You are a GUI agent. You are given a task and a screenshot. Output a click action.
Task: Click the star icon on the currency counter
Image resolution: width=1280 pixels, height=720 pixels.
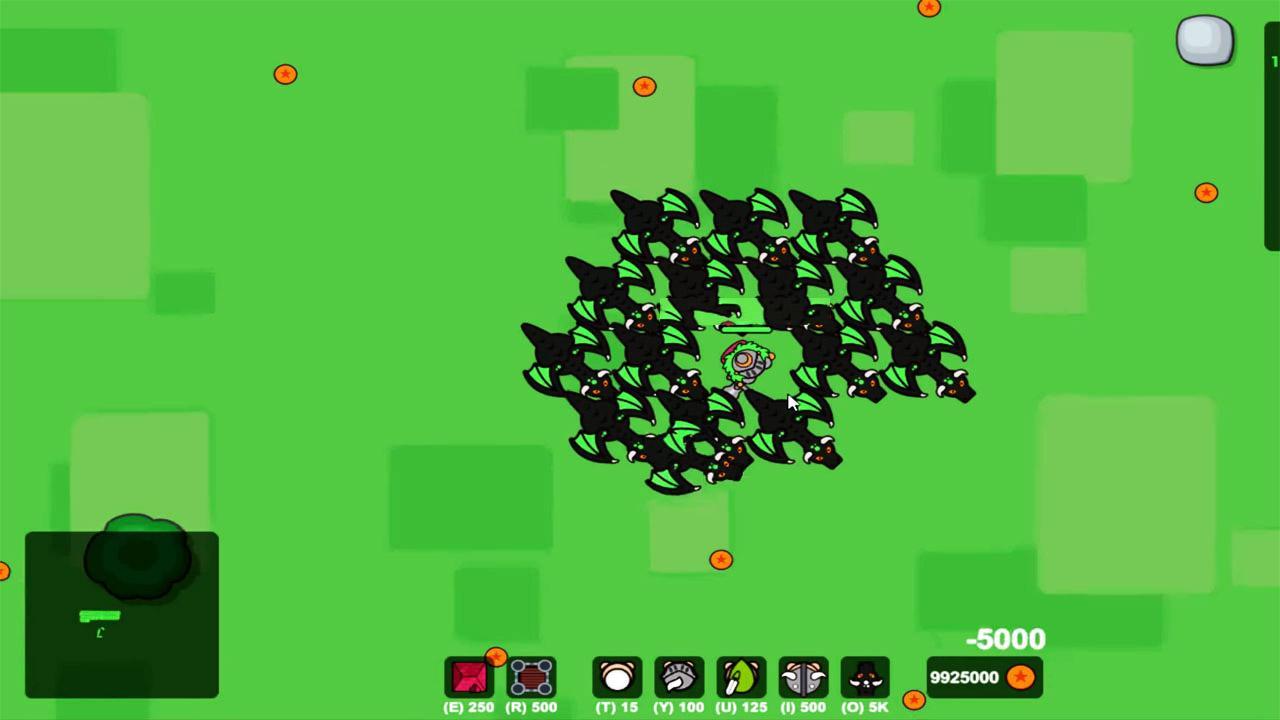coord(1022,677)
